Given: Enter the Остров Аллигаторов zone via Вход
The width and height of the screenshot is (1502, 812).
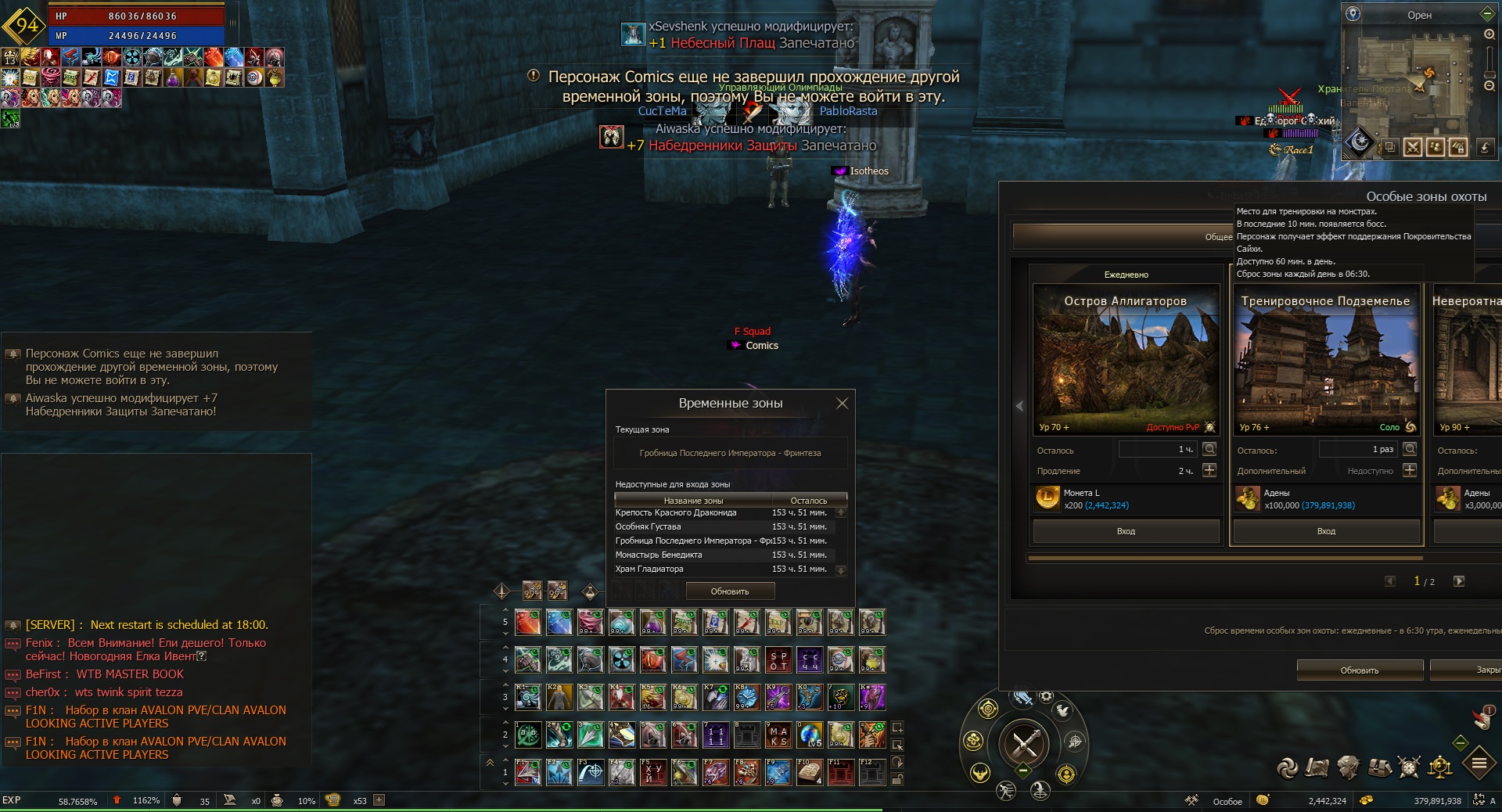Looking at the screenshot, I should tap(1126, 532).
